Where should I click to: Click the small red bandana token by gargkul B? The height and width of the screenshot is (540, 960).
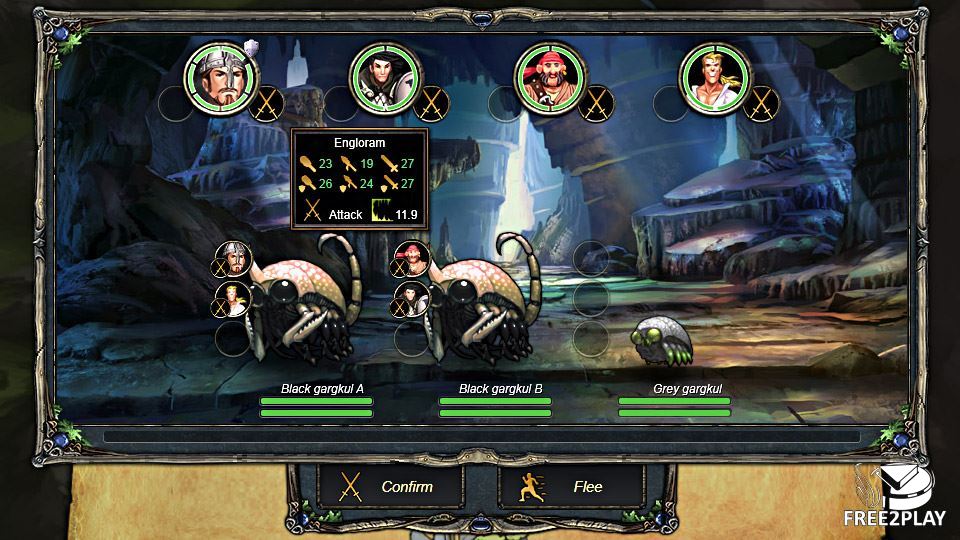click(412, 259)
